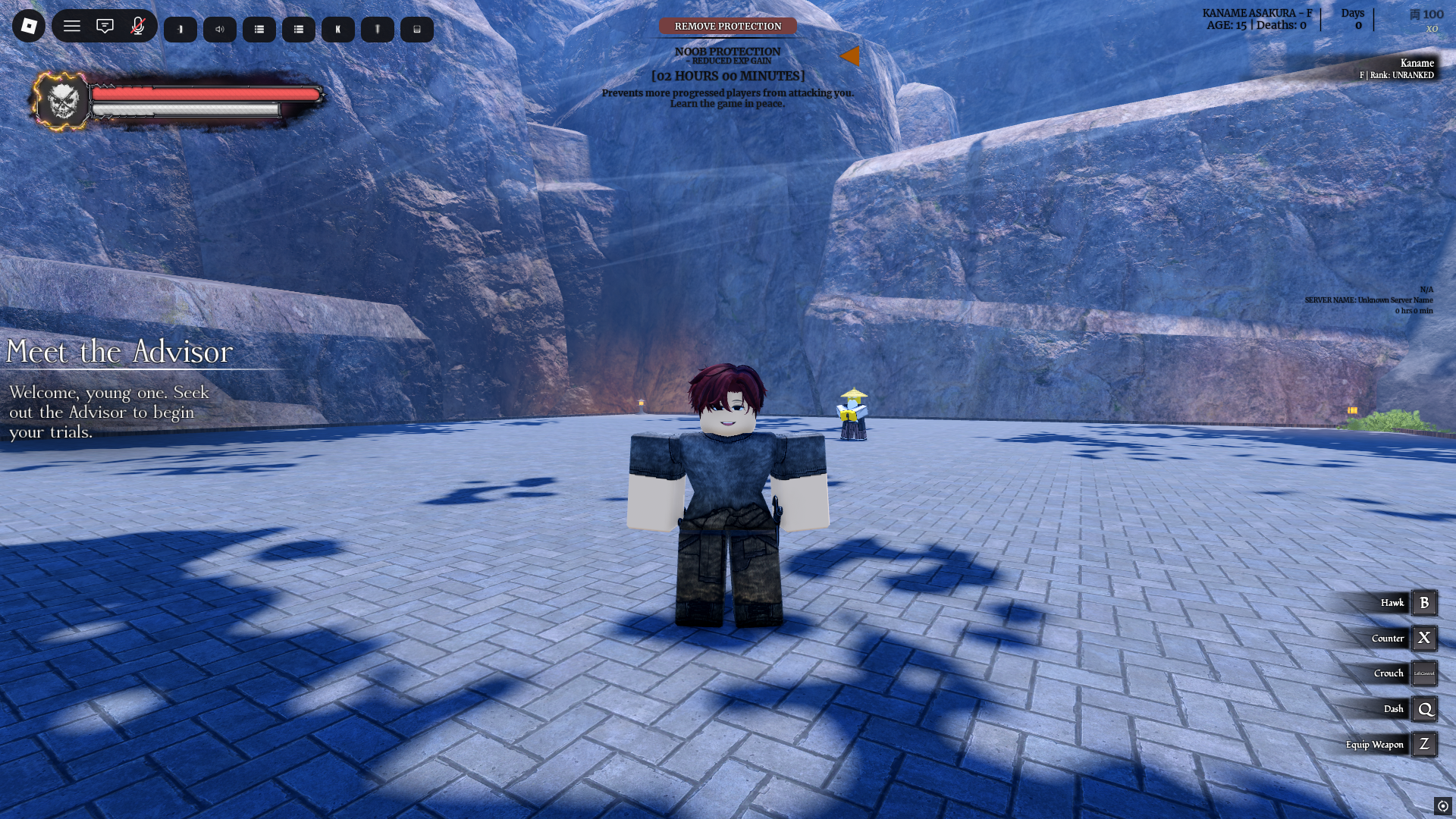
Task: Click the settings gear at bottom right
Action: (1443, 805)
